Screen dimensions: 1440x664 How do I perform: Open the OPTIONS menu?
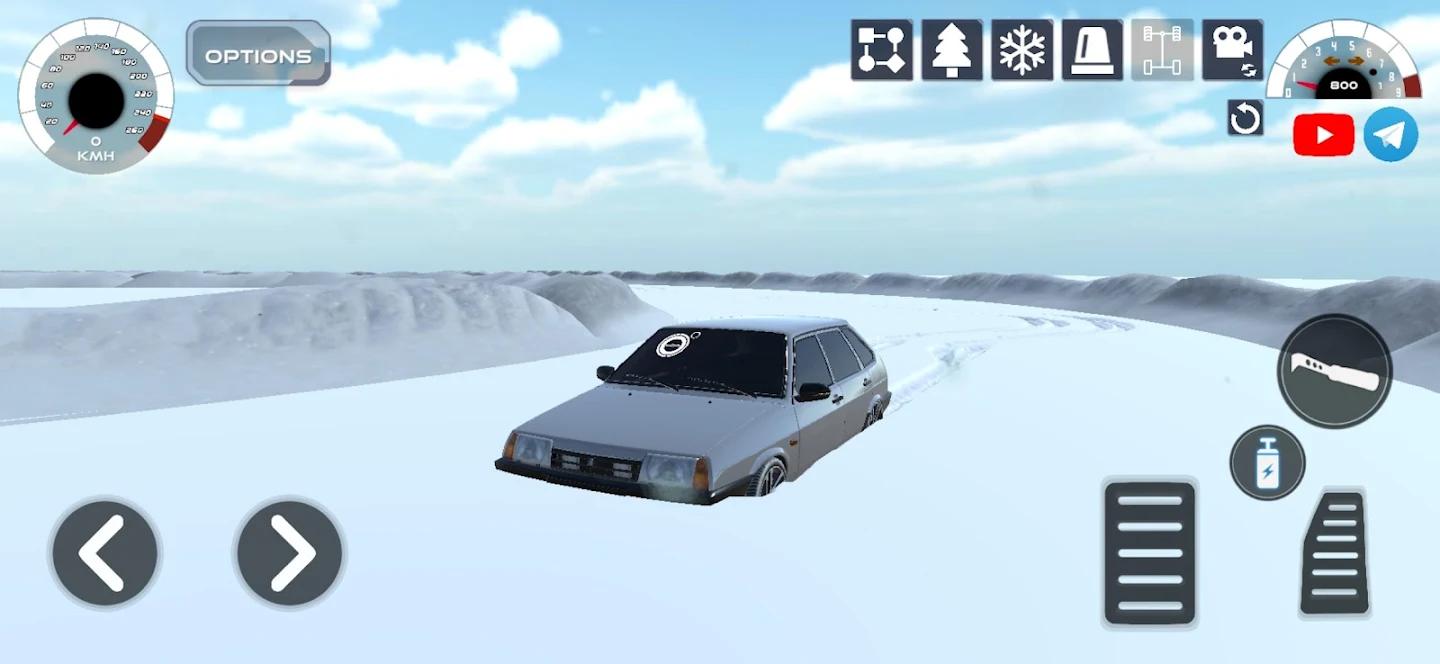[258, 54]
